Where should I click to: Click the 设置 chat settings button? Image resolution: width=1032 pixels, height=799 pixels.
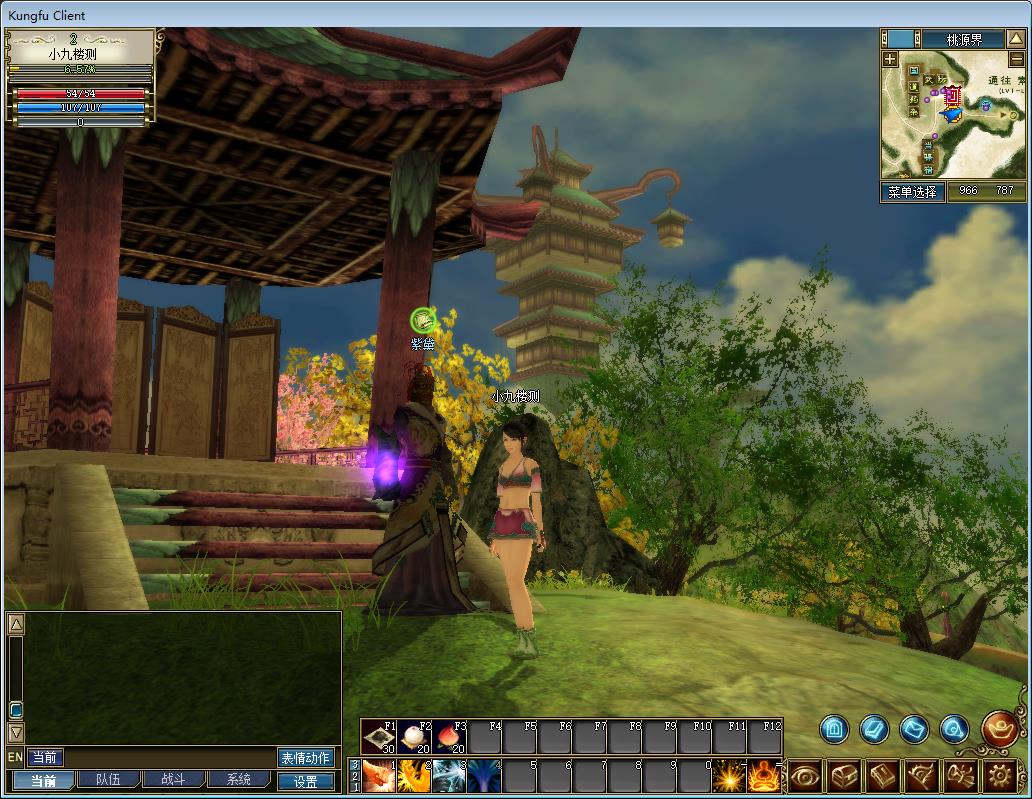306,781
